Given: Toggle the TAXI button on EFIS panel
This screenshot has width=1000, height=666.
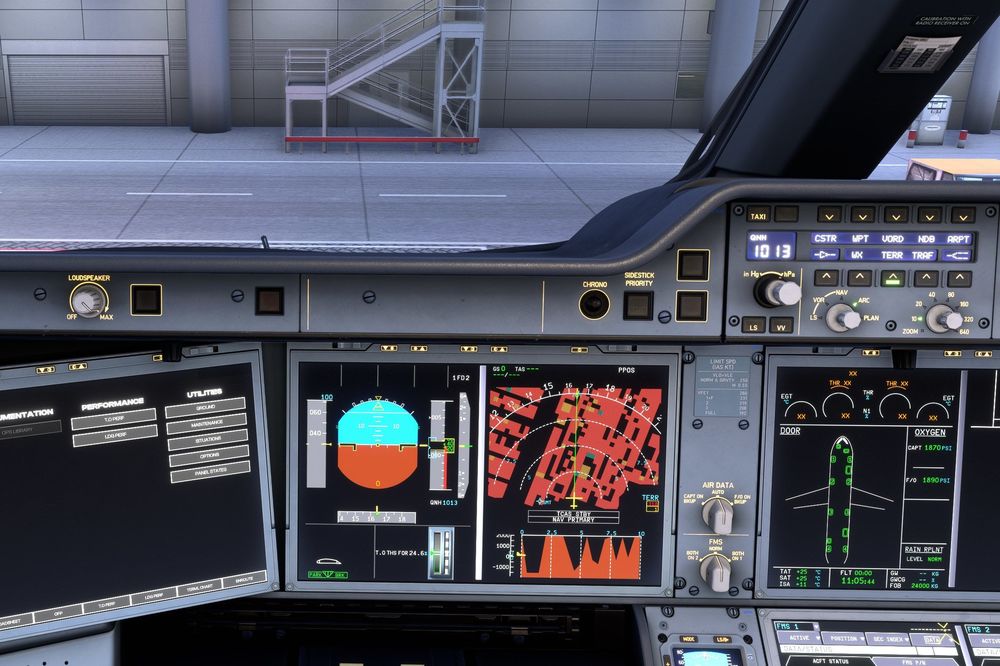Looking at the screenshot, I should pos(759,214).
